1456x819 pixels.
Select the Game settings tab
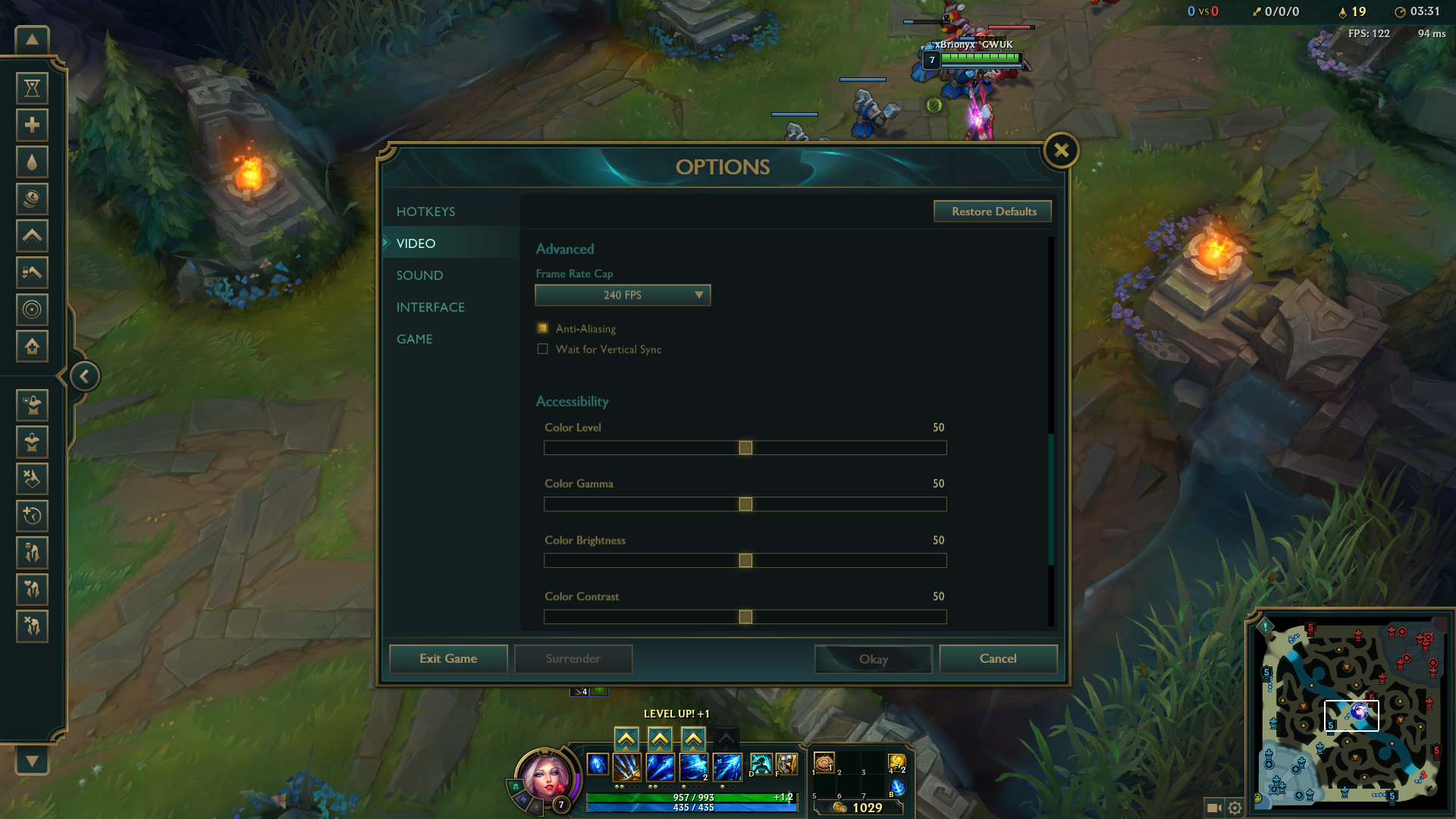tap(414, 339)
